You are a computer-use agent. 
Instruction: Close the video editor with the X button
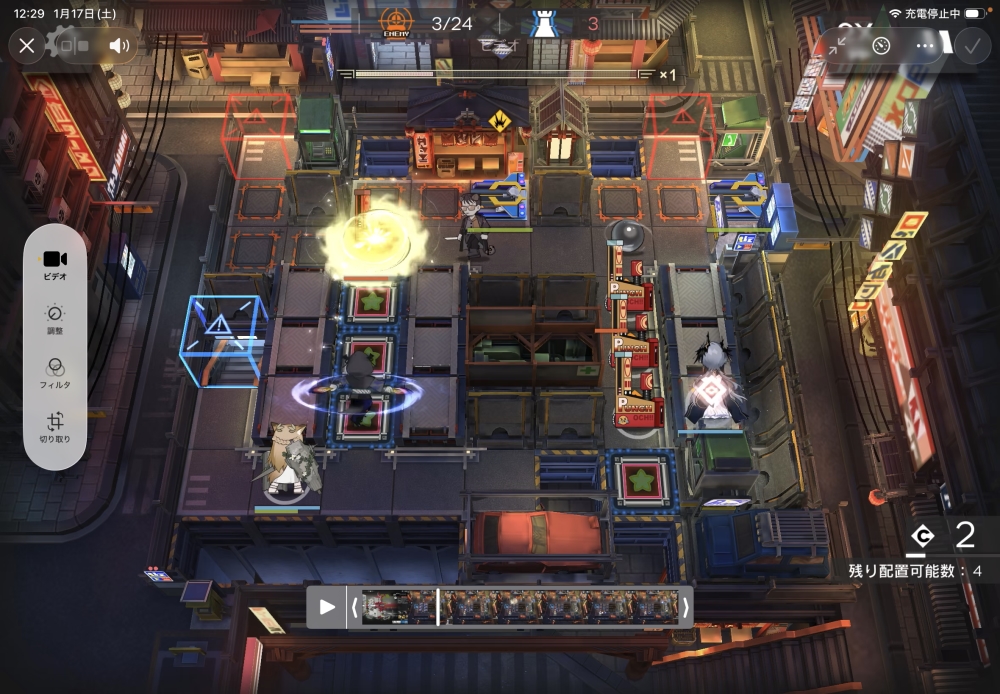27,45
